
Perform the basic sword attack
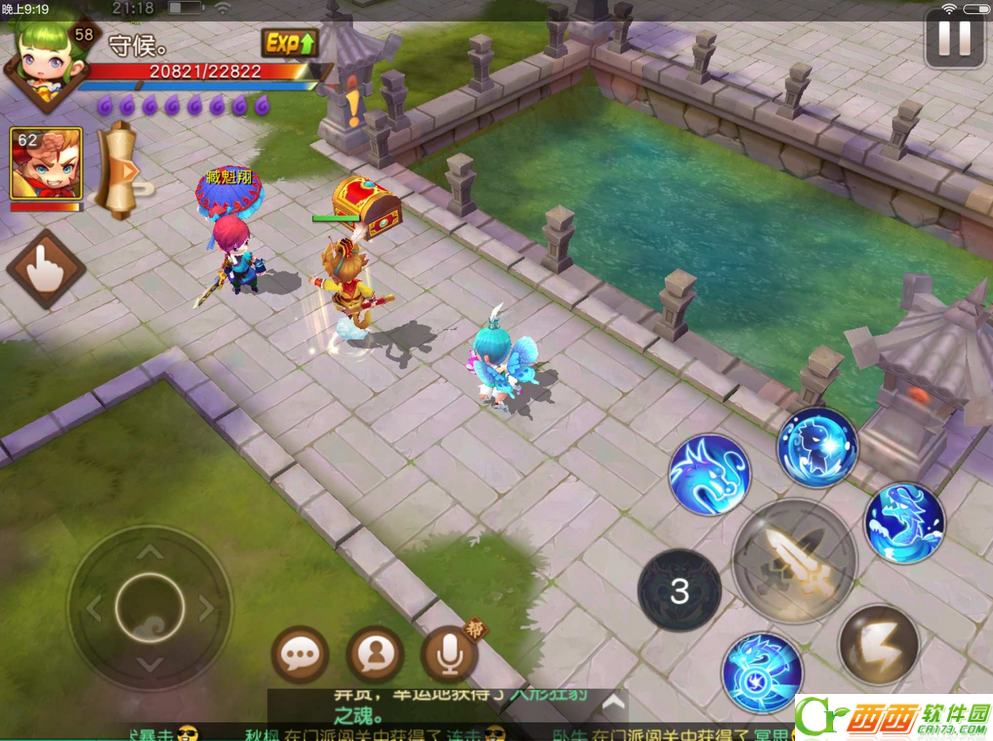[794, 561]
